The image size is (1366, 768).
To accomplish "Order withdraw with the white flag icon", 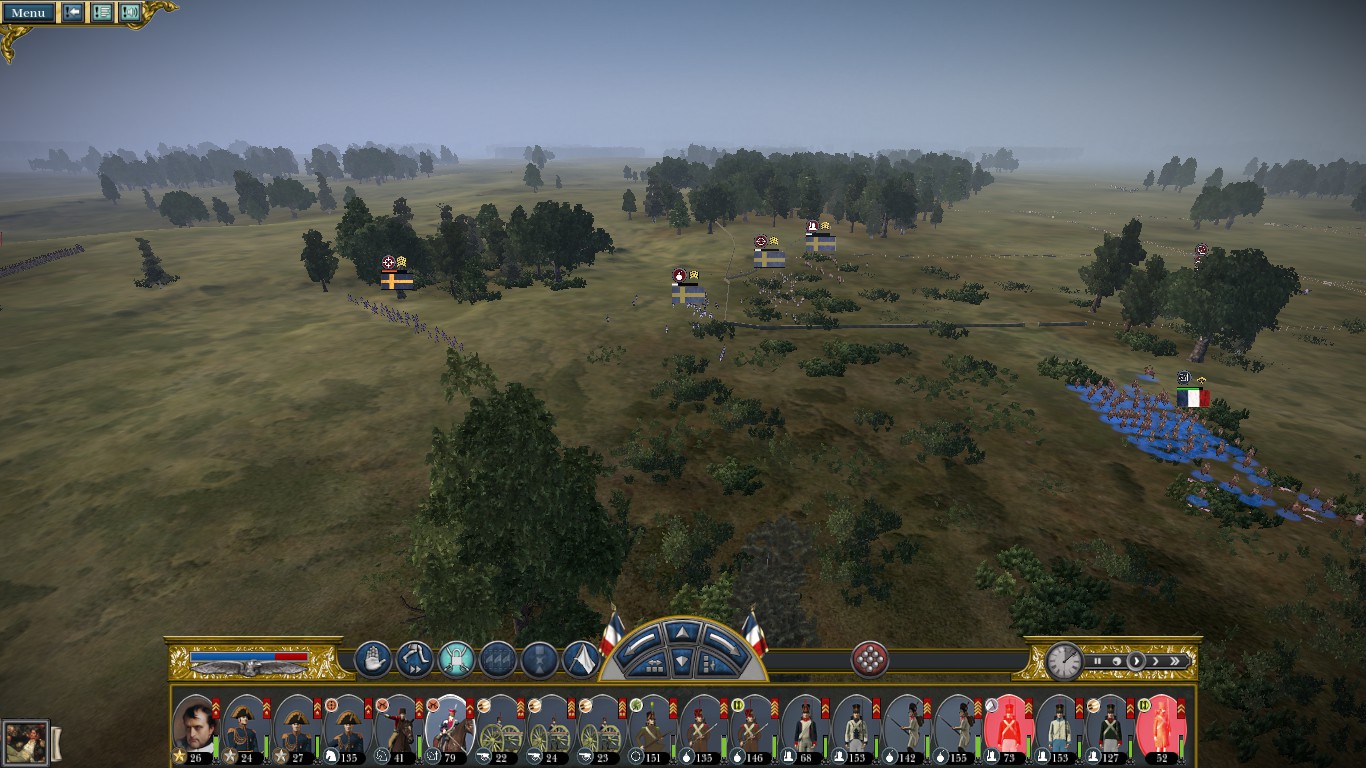I will click(581, 659).
